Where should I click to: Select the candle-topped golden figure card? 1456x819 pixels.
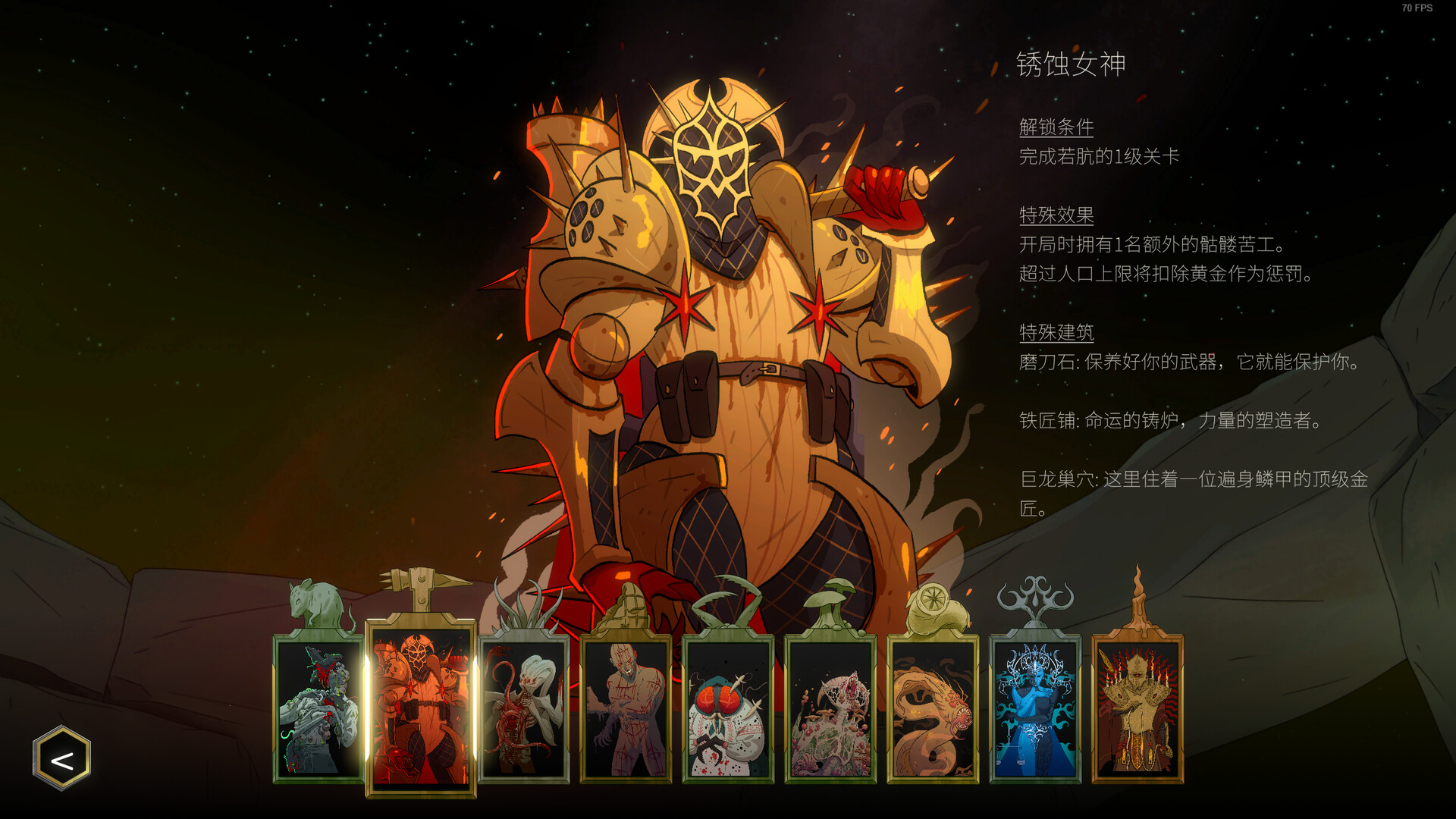tap(1137, 709)
